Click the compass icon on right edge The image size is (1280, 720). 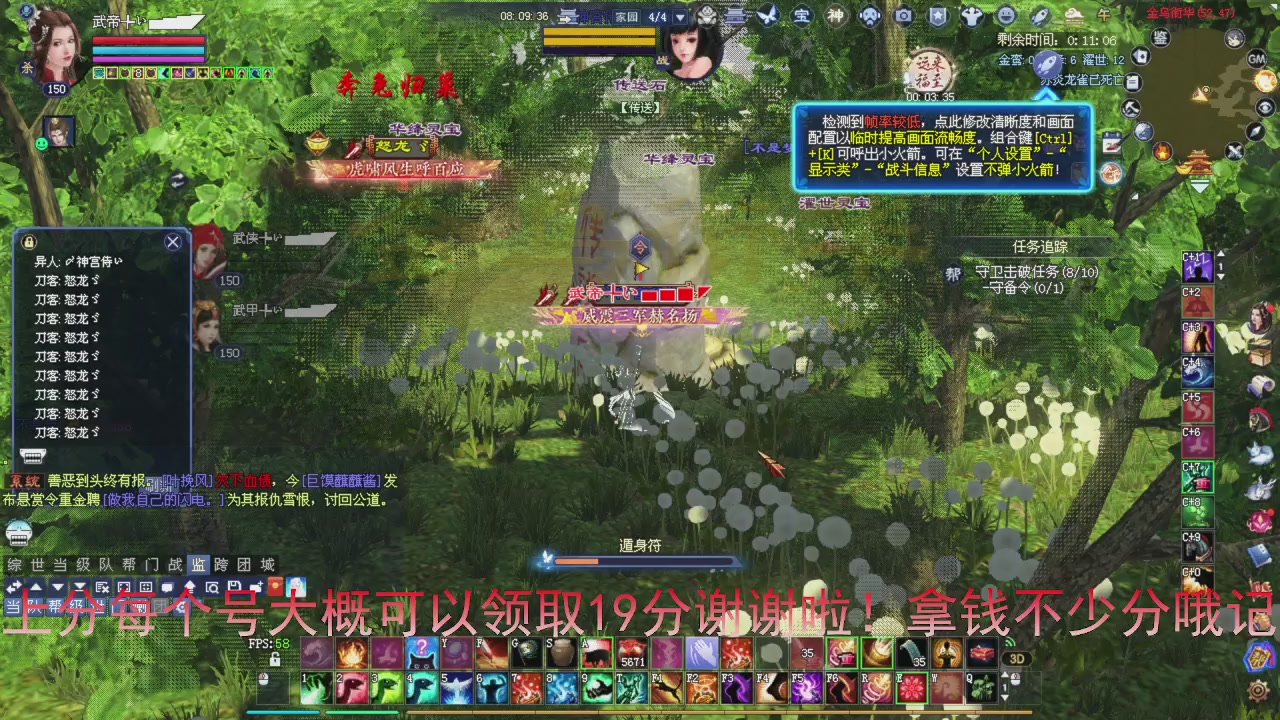point(1255,132)
